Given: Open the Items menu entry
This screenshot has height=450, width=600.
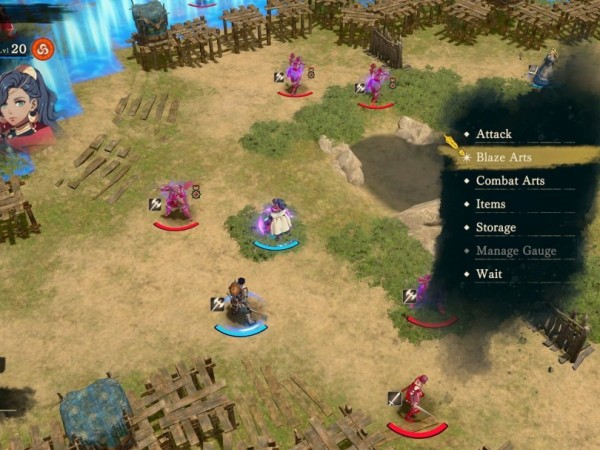Looking at the screenshot, I should point(490,204).
